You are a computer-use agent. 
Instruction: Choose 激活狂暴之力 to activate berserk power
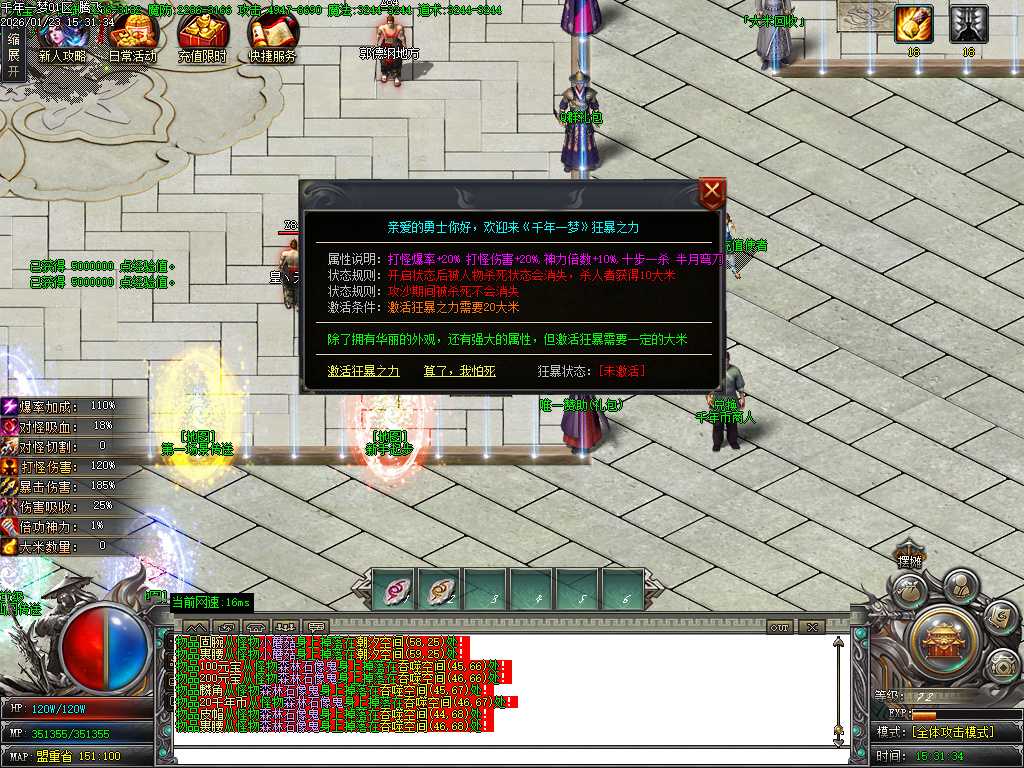pyautogui.click(x=363, y=371)
